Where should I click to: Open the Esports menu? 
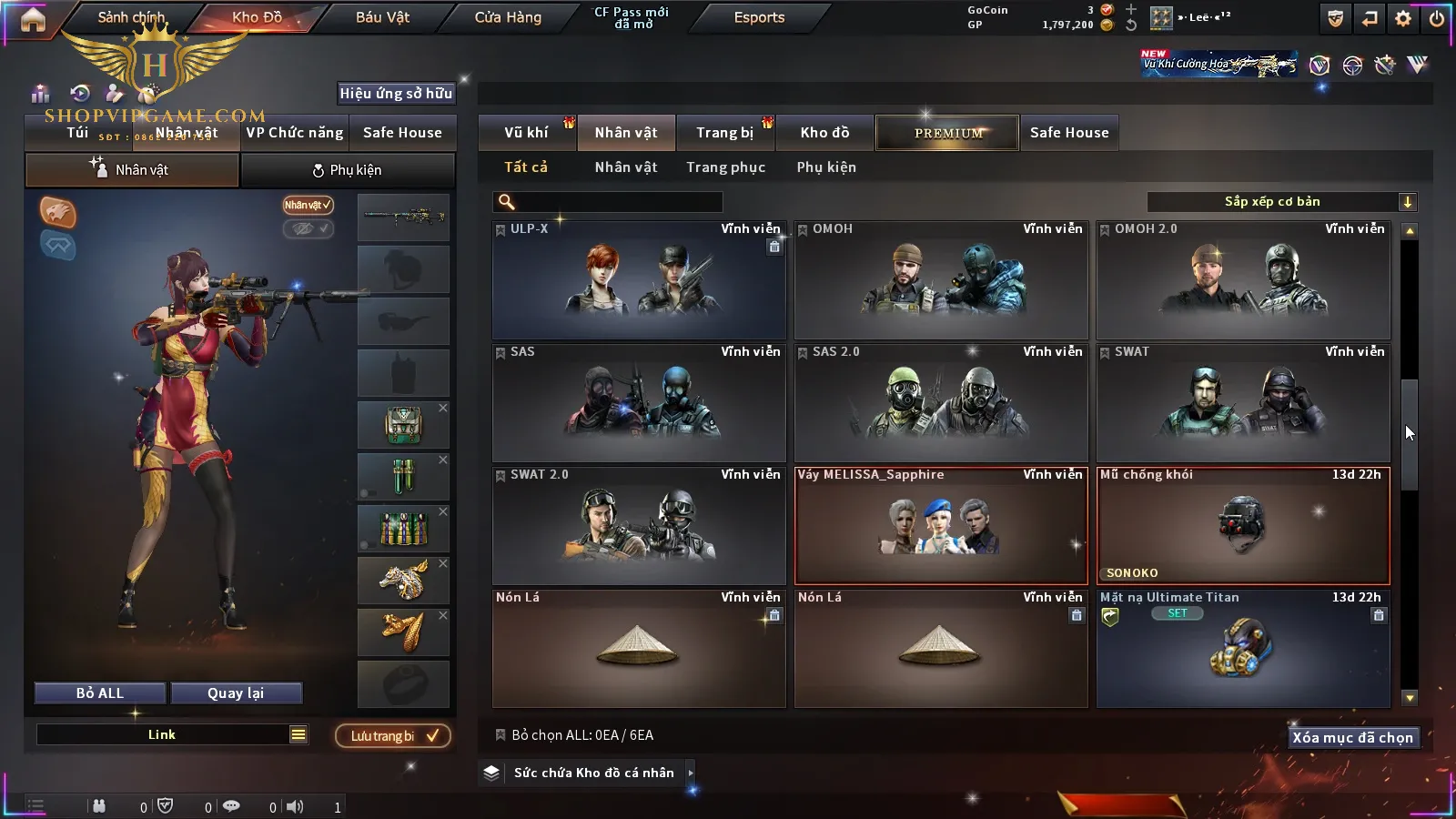click(x=759, y=17)
